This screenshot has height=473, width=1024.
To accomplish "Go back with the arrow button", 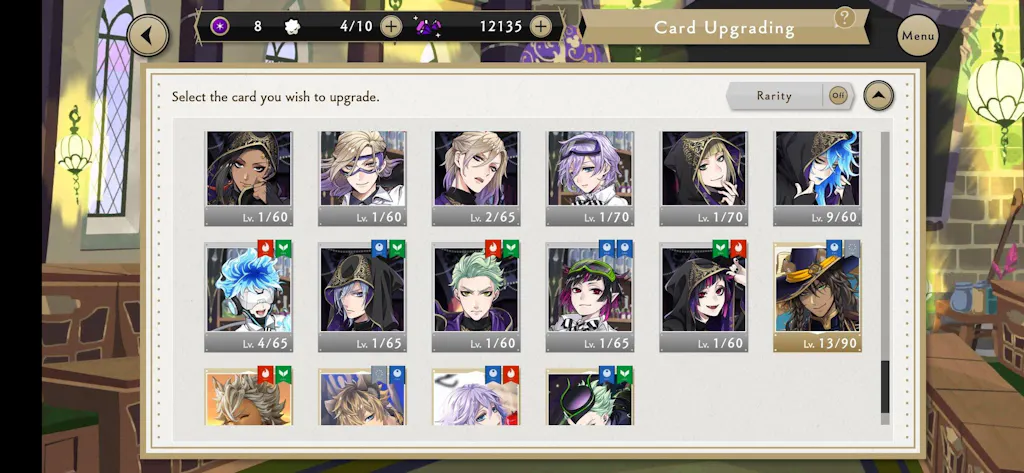I will coord(147,36).
